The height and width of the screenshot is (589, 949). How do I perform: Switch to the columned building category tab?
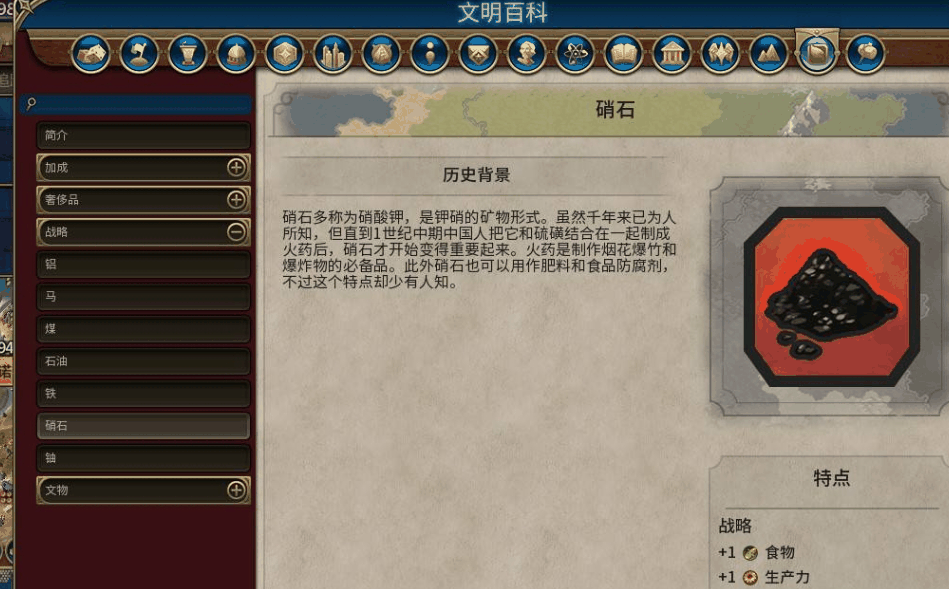(672, 53)
